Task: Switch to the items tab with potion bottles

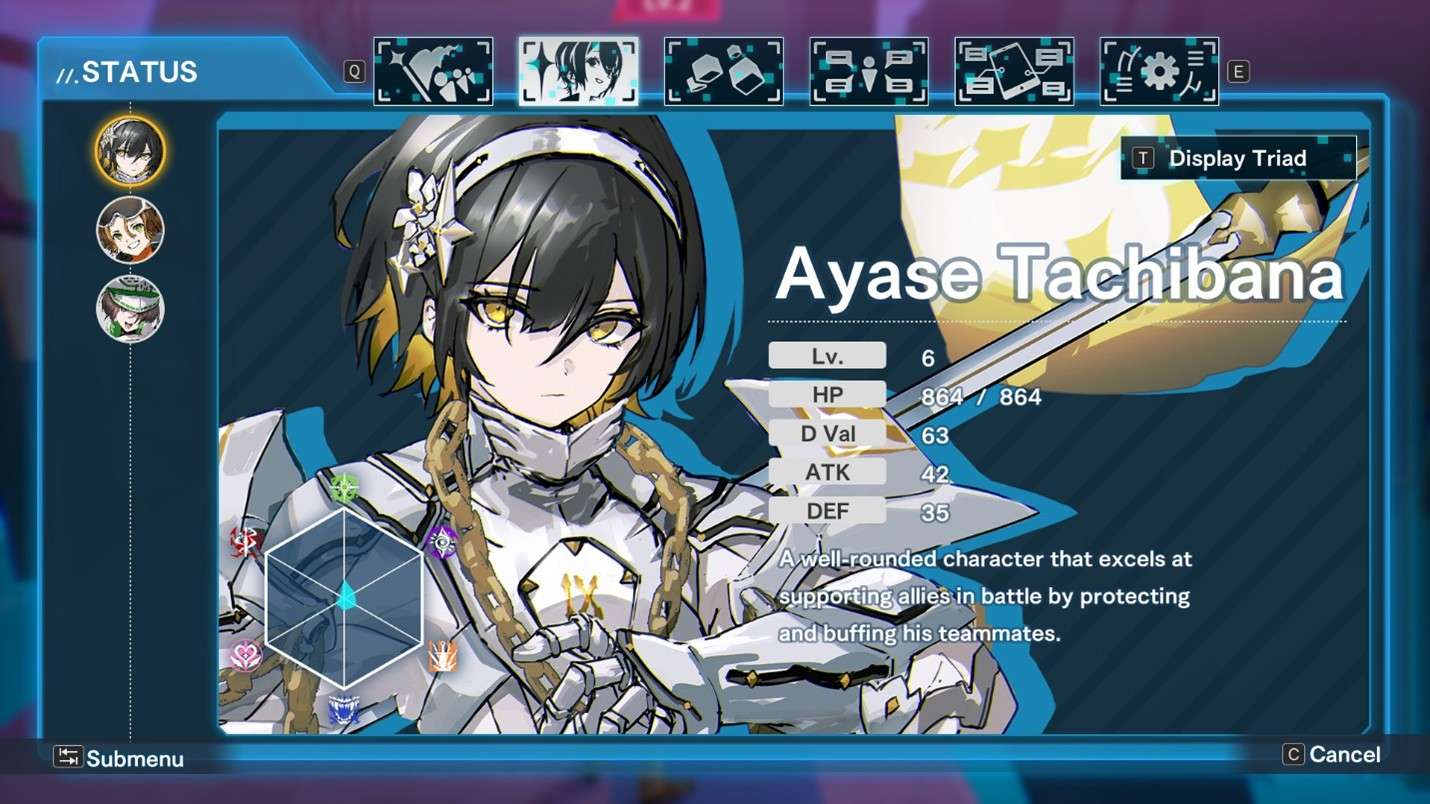Action: click(x=723, y=71)
